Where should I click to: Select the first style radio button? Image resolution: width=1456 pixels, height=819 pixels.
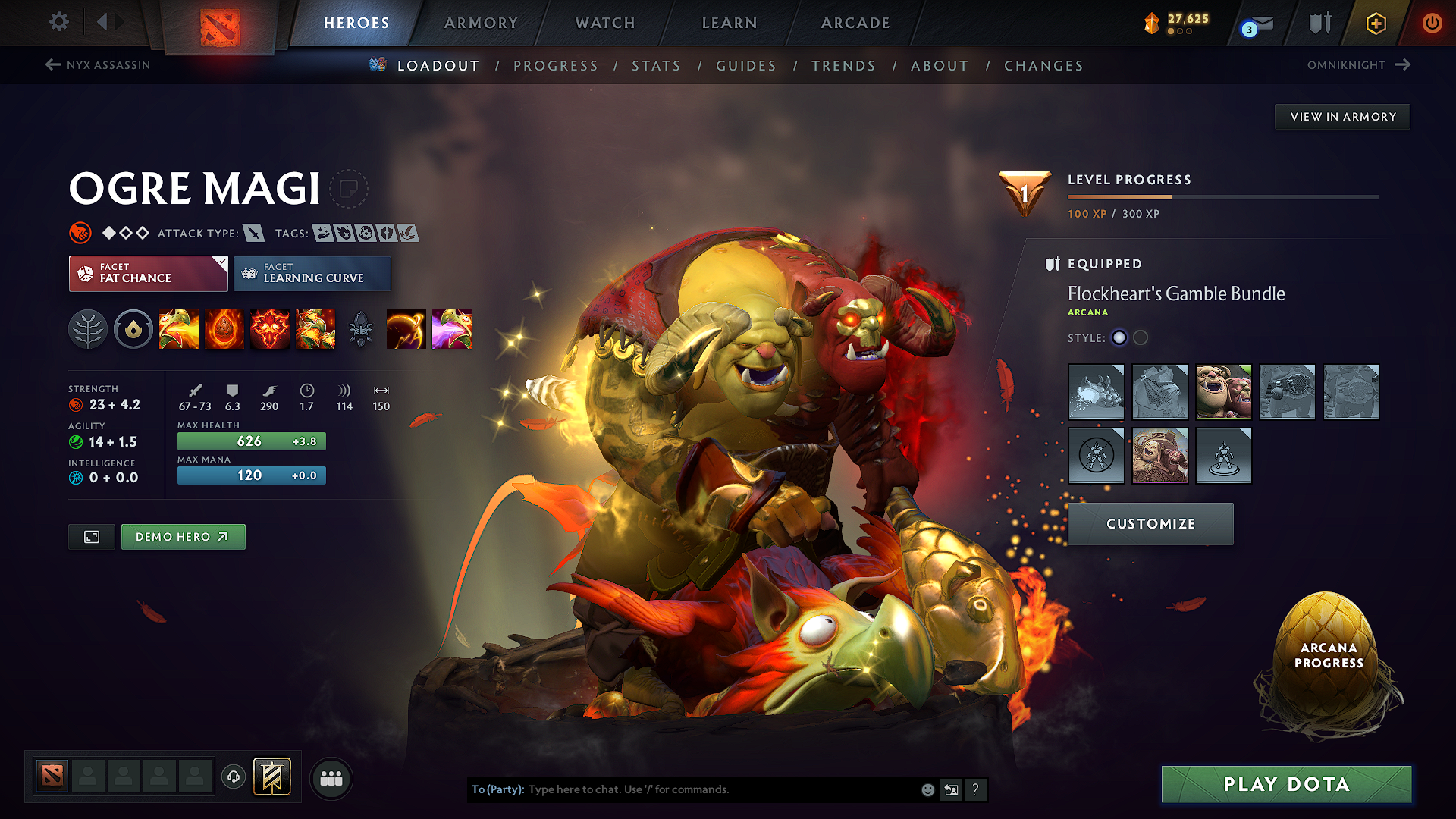[1119, 338]
